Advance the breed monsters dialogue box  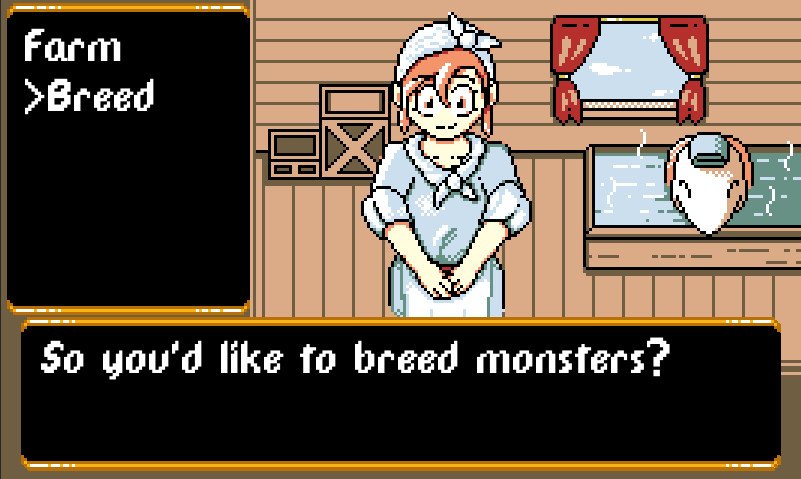click(x=400, y=393)
